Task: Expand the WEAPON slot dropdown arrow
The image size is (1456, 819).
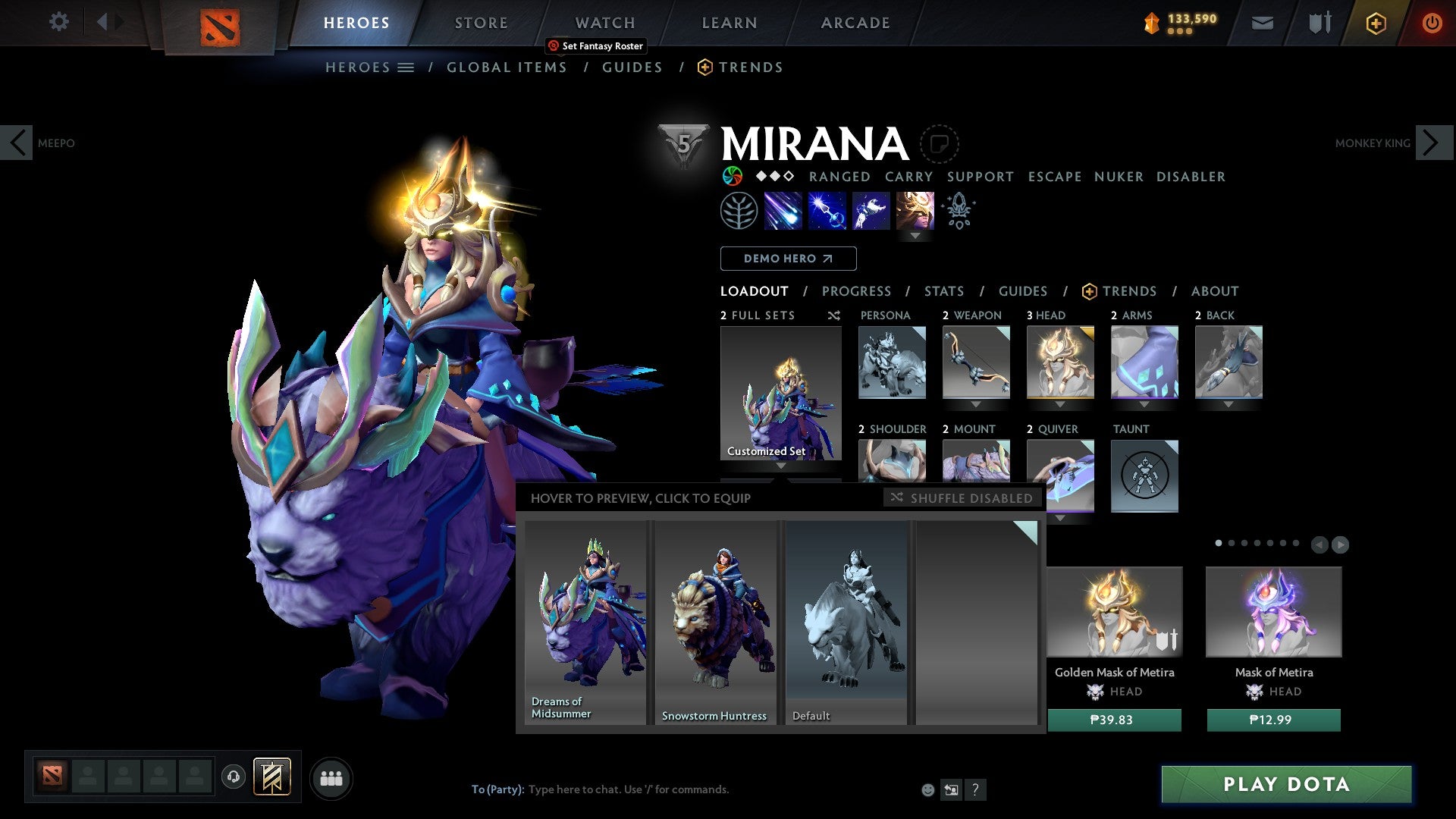Action: click(976, 404)
